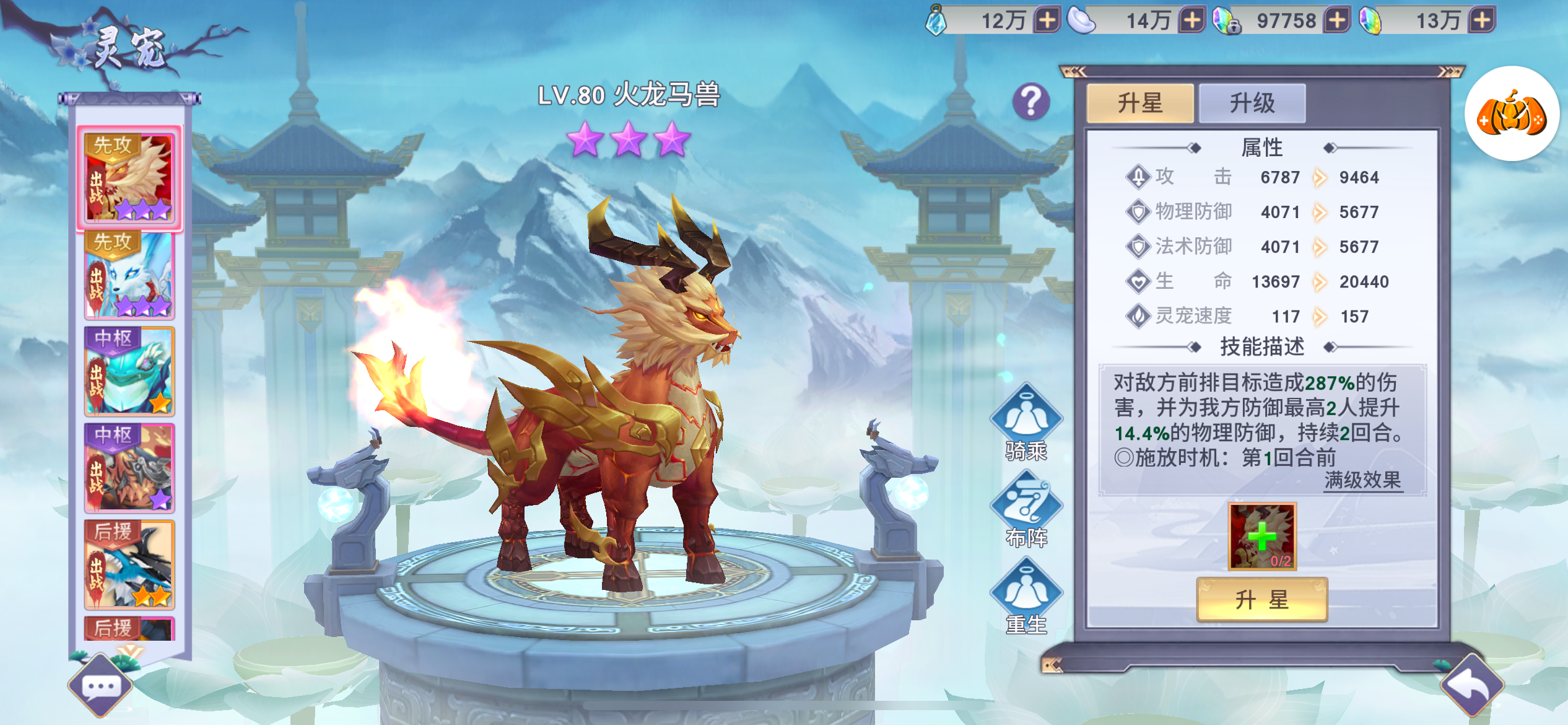
Task: Choose the 重生 rebirth option
Action: point(1026,597)
